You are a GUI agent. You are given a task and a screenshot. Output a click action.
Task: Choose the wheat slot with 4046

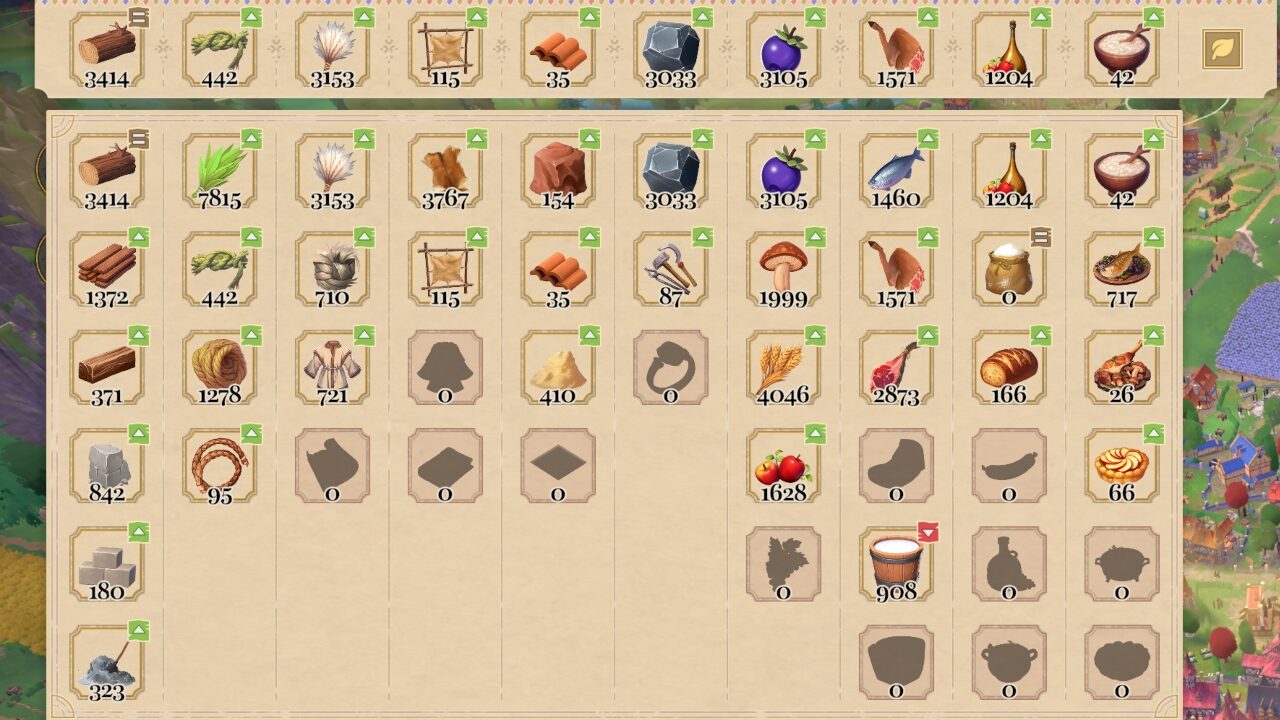pyautogui.click(x=783, y=367)
